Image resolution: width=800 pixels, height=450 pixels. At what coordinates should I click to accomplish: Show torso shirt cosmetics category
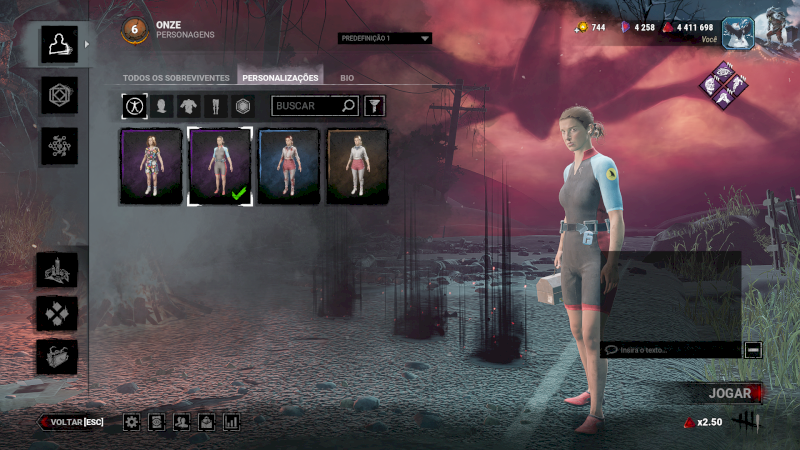[188, 105]
